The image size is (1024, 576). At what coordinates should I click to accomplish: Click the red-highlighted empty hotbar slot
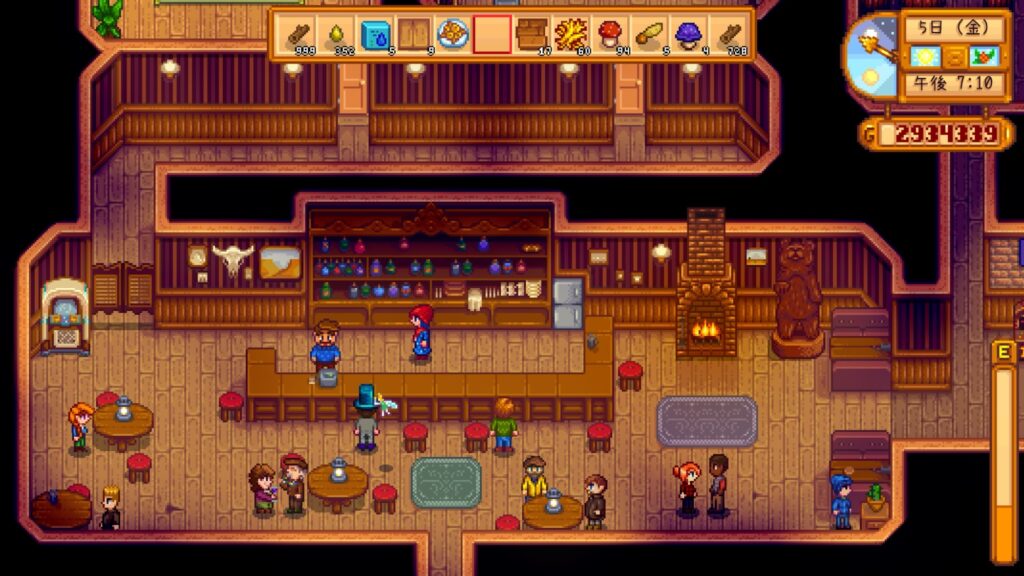click(x=492, y=35)
